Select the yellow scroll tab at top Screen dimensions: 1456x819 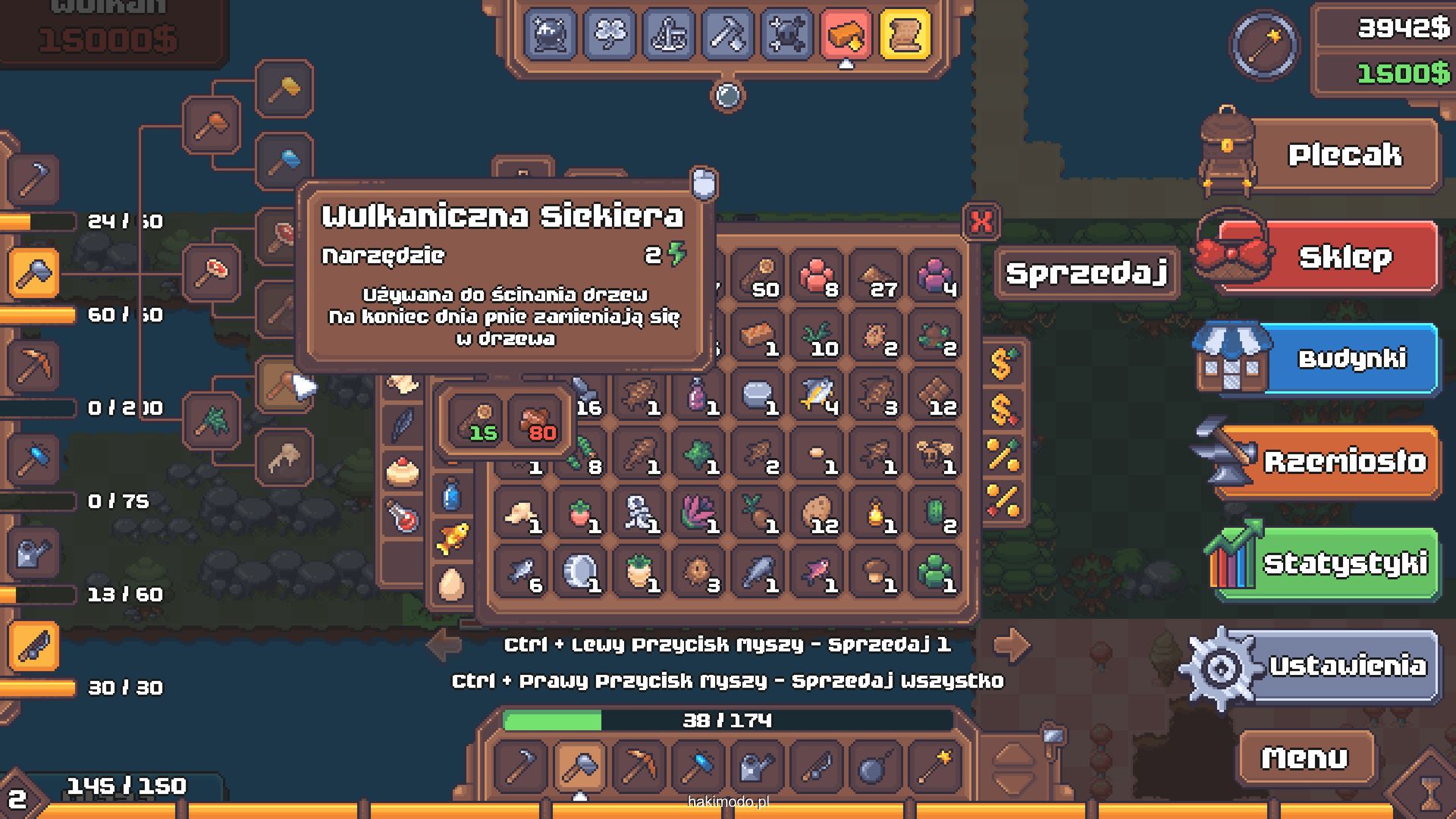[x=905, y=35]
